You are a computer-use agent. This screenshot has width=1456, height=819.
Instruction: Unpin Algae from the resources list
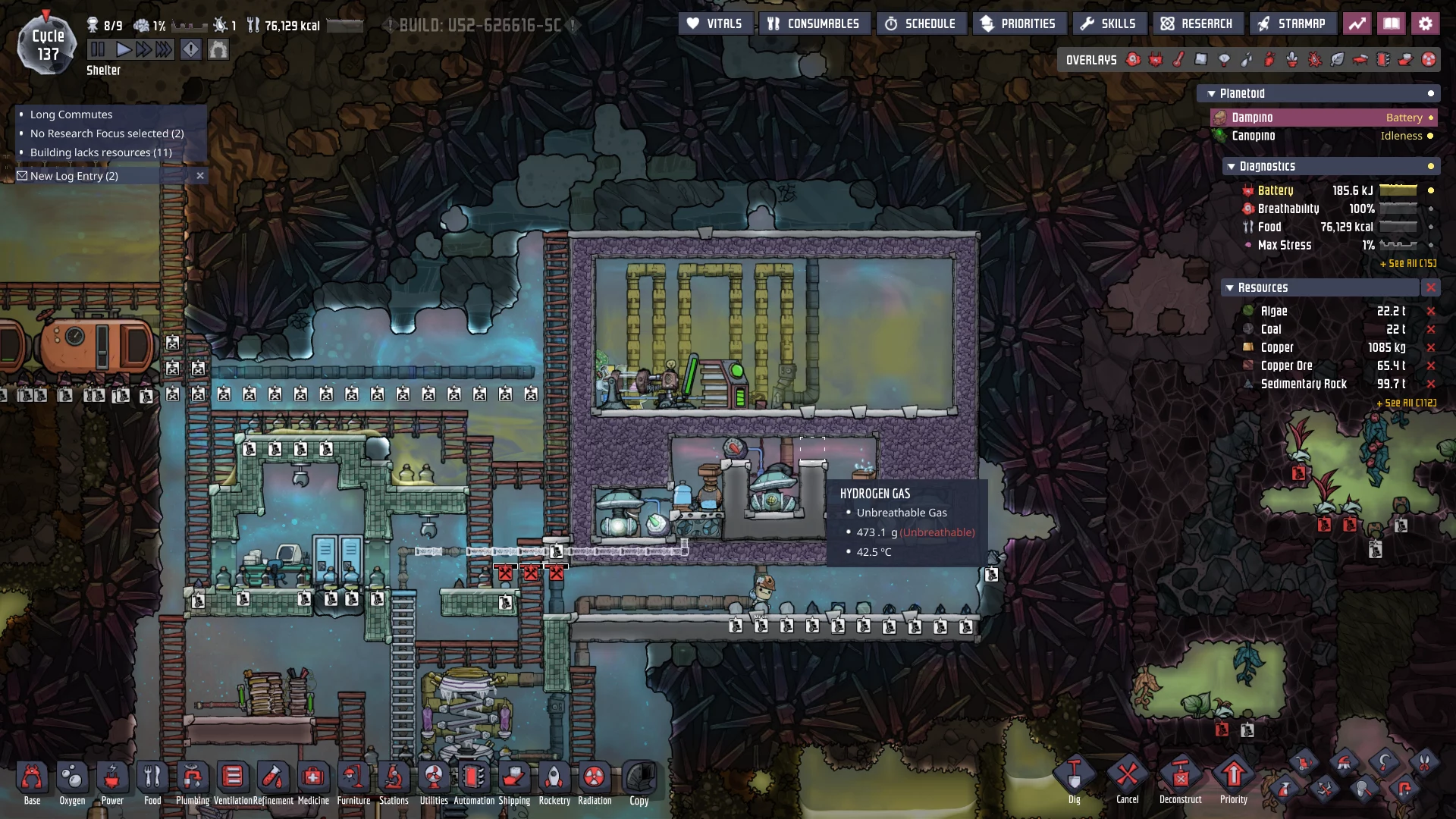click(1431, 311)
